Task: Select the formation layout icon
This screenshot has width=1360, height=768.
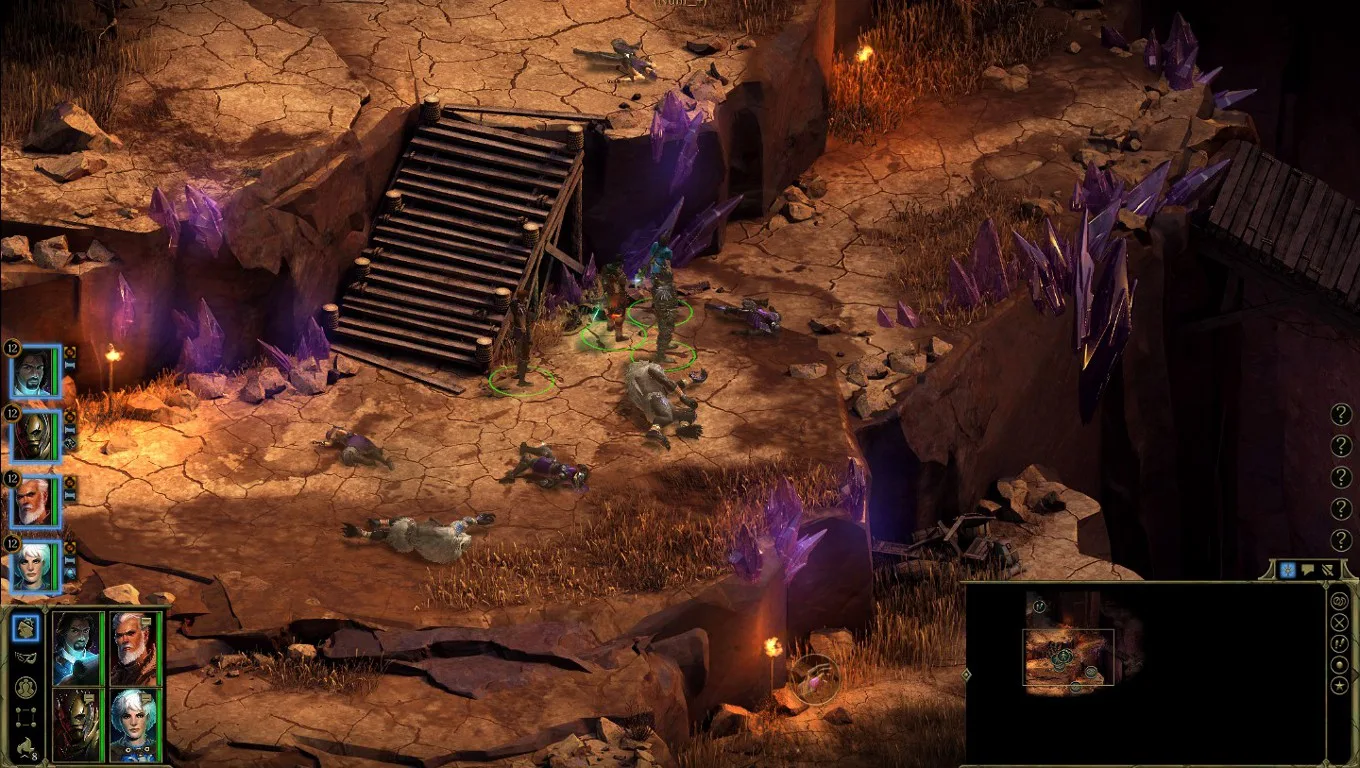Action: pyautogui.click(x=27, y=716)
